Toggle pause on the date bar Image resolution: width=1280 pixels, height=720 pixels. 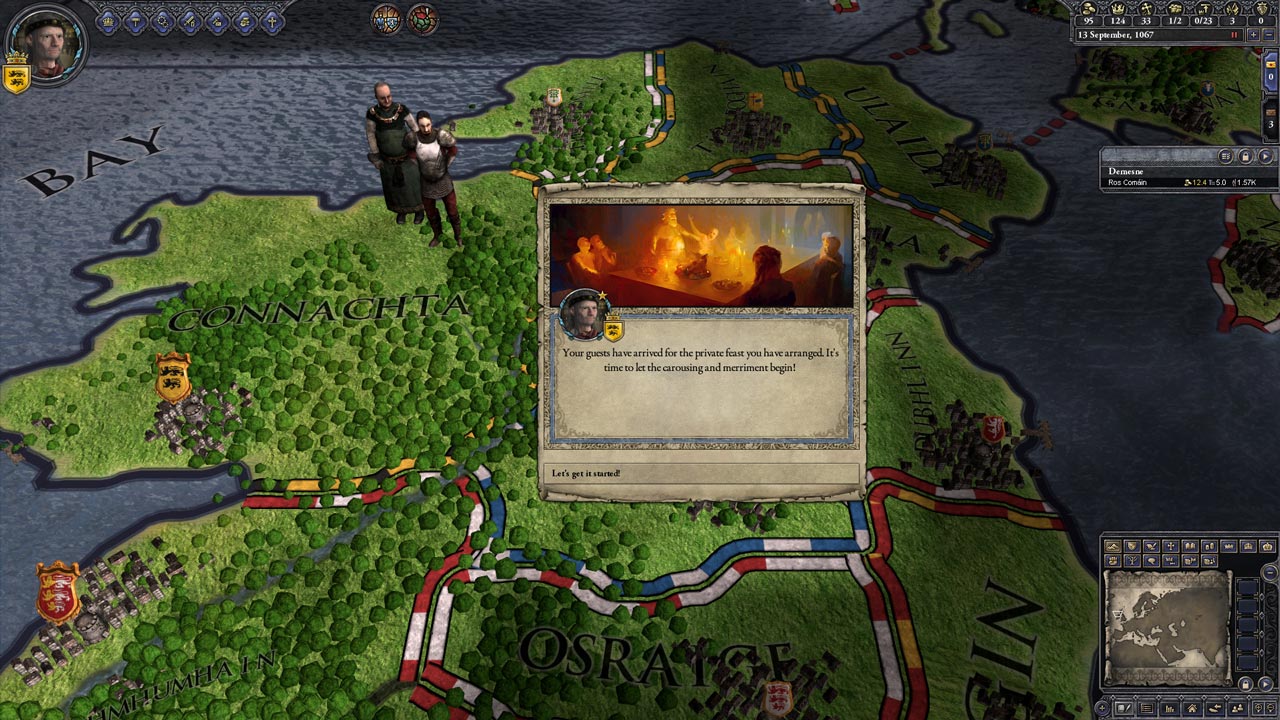[1234, 35]
